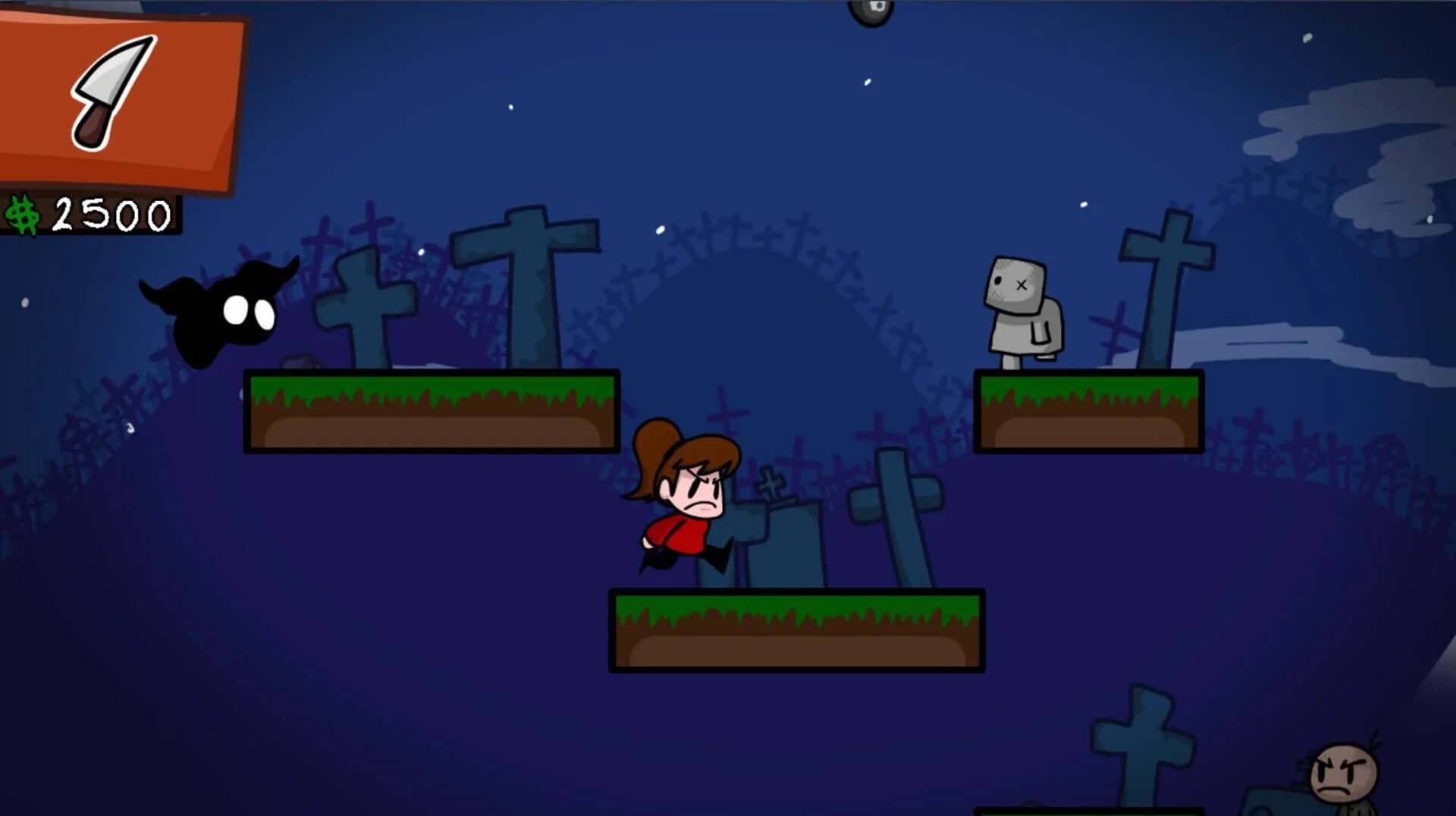
Task: Click the sack-headed zombie enemy
Action: [x=1024, y=307]
